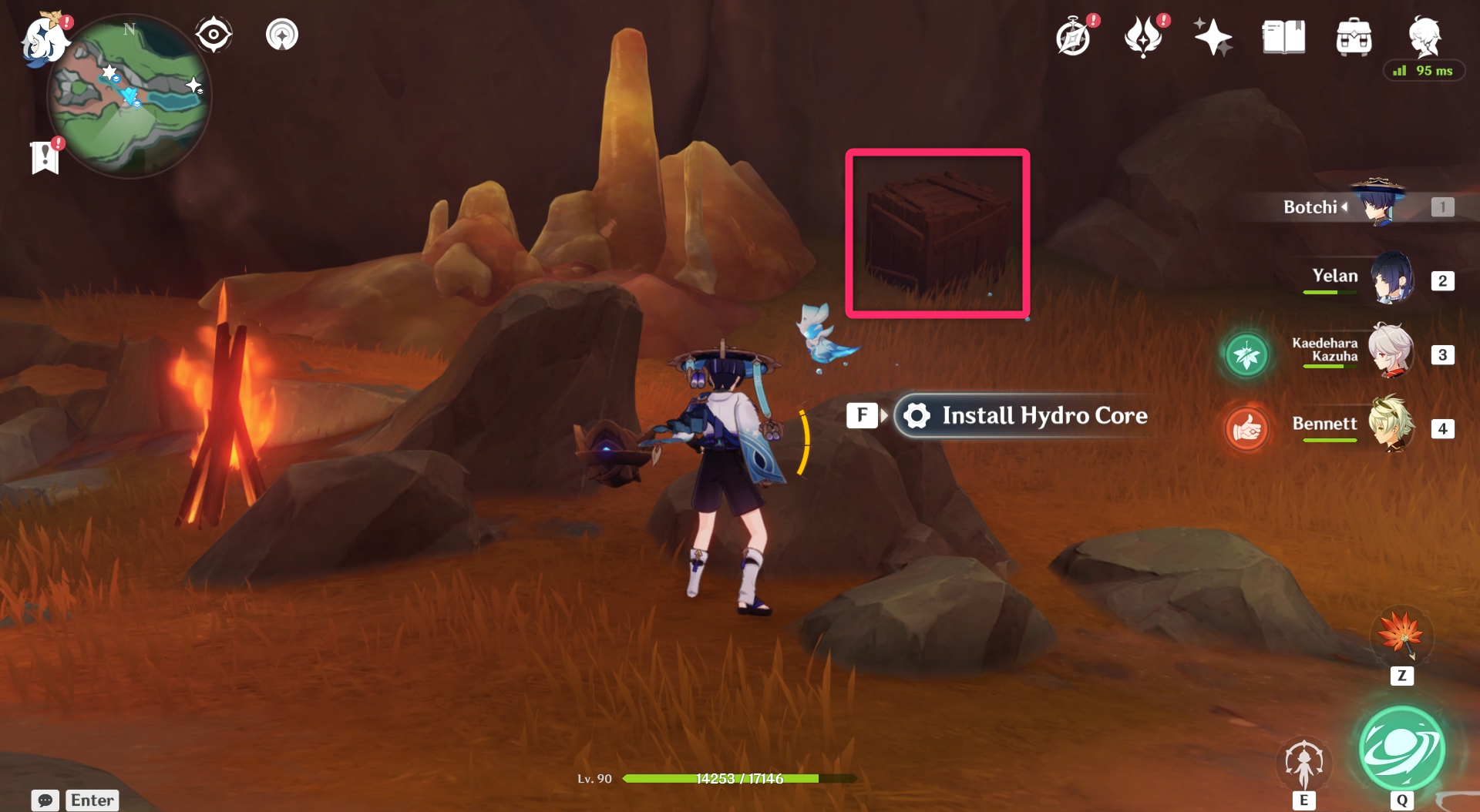Open the Inventory bag icon
This screenshot has height=812, width=1480.
click(1354, 35)
